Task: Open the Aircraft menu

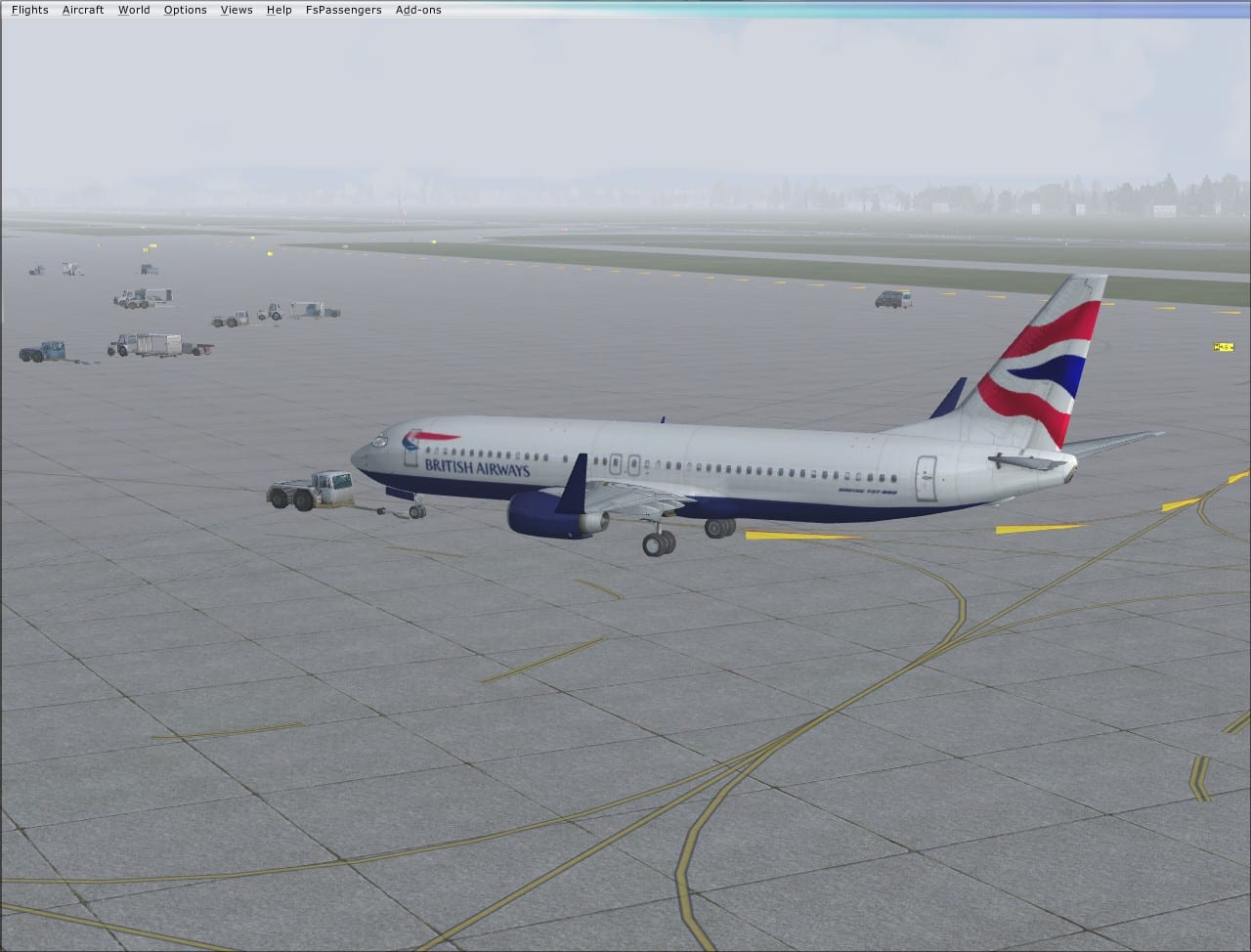Action: point(83,10)
